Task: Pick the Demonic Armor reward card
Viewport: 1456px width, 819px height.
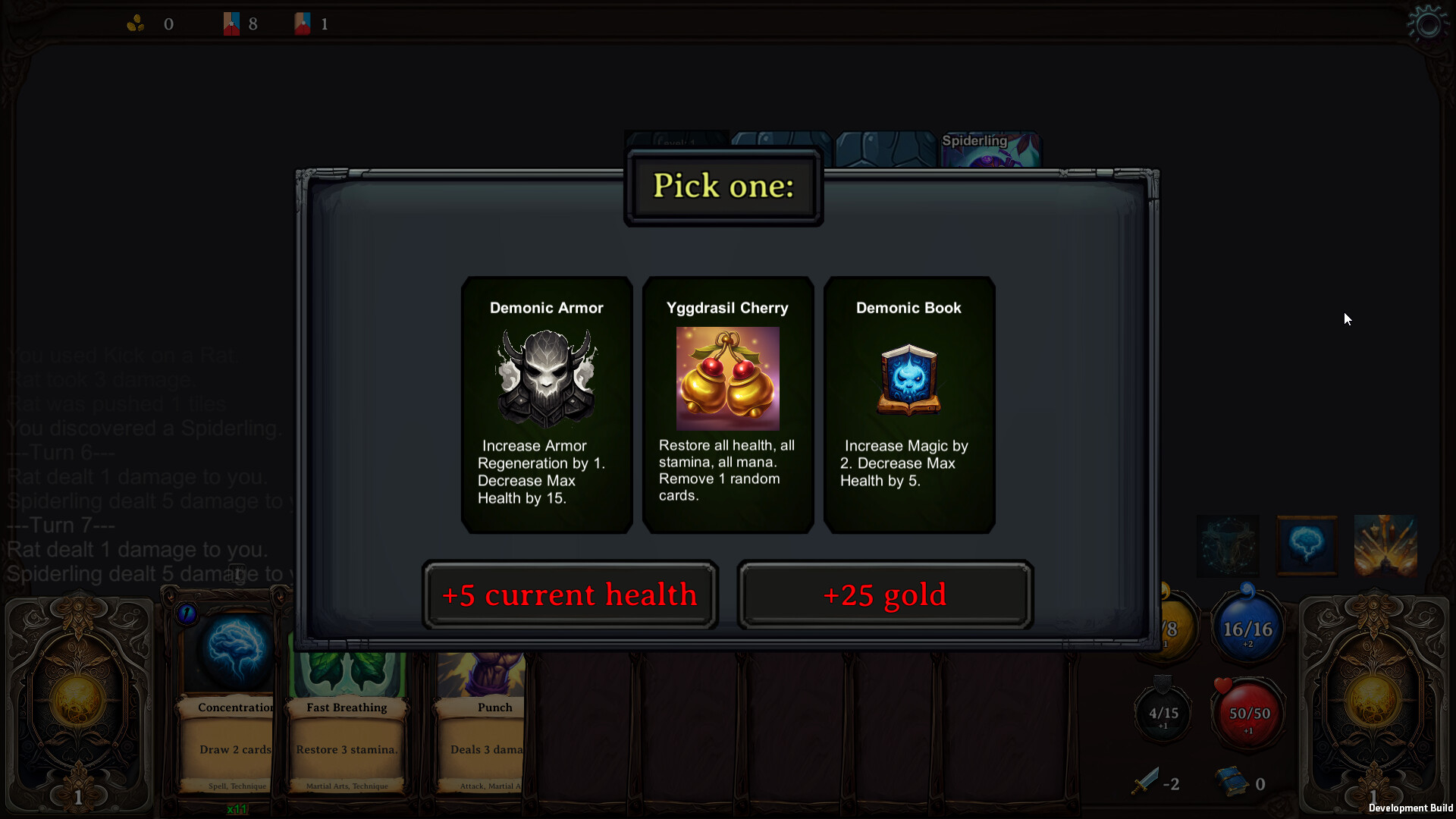Action: click(546, 404)
